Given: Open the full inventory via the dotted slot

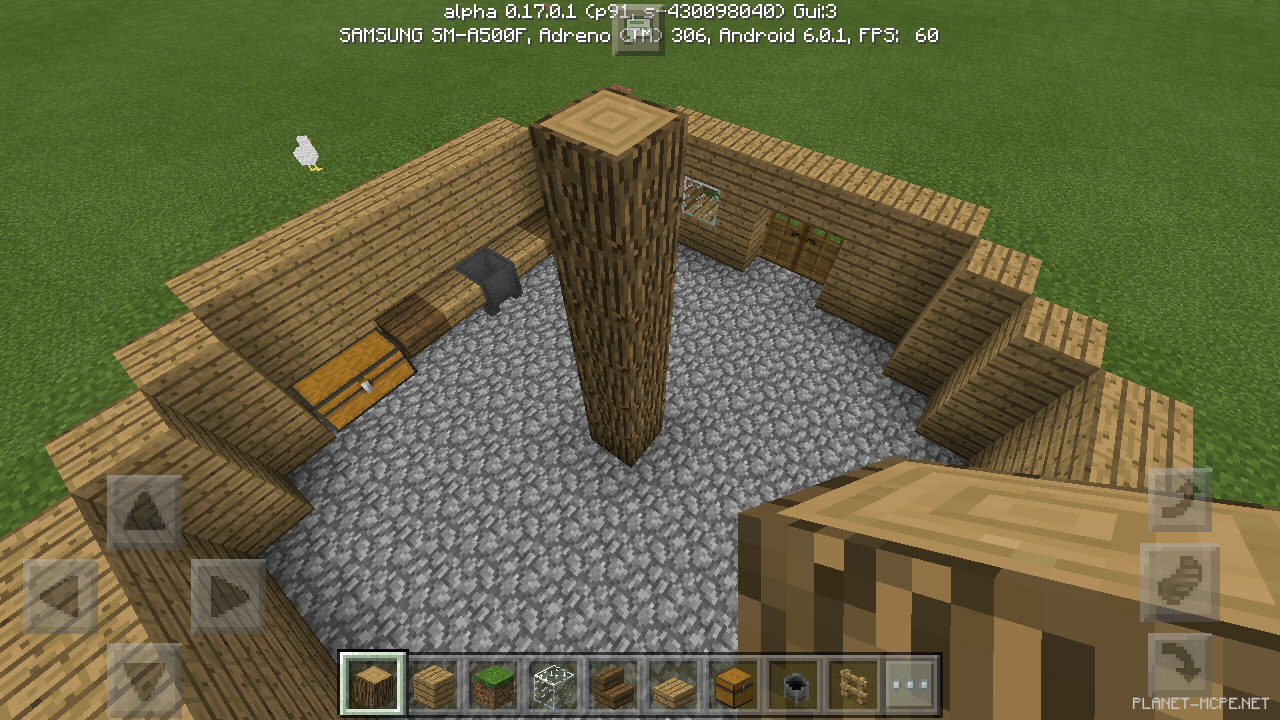Looking at the screenshot, I should (x=911, y=683).
